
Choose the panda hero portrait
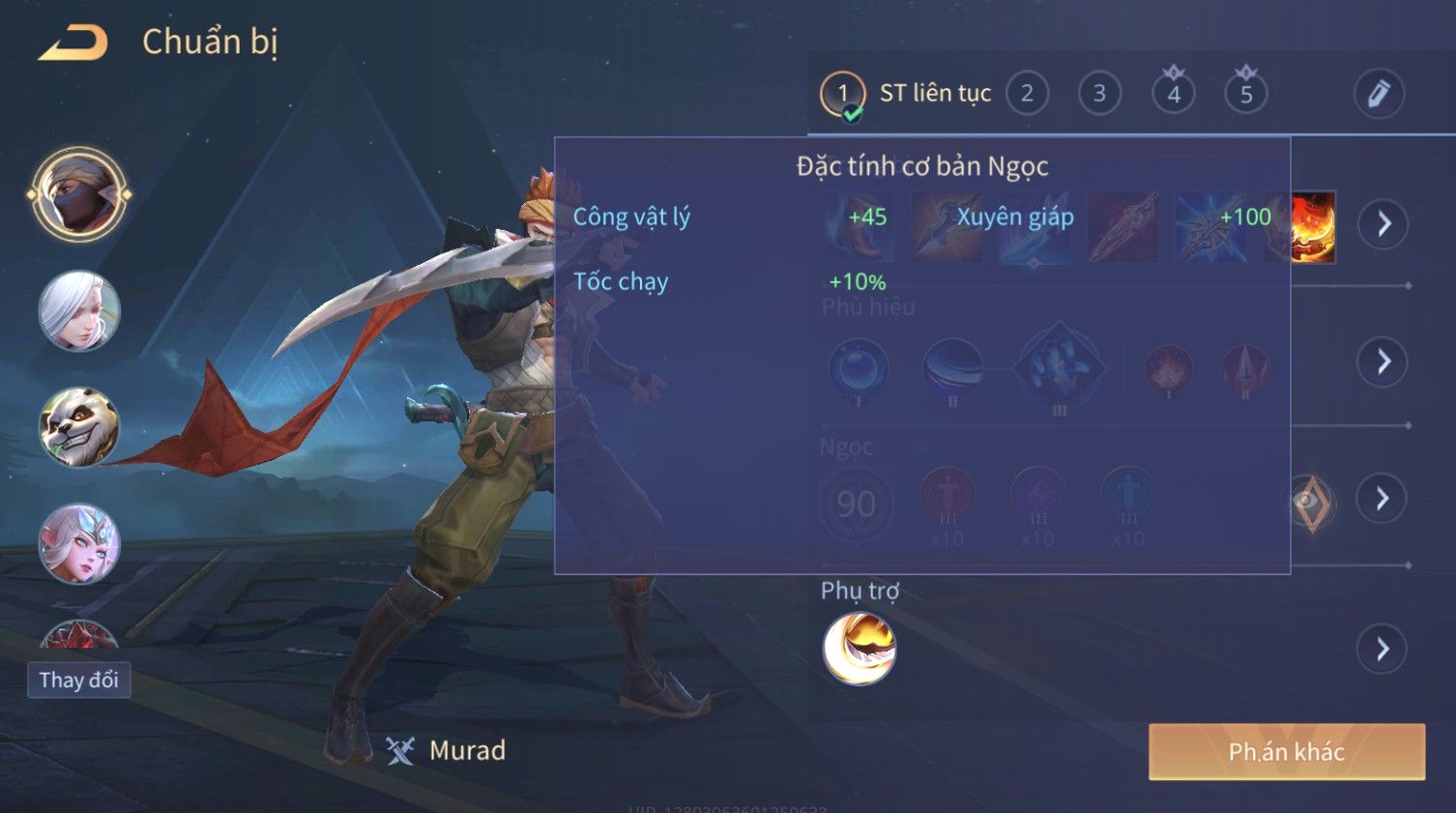79,427
